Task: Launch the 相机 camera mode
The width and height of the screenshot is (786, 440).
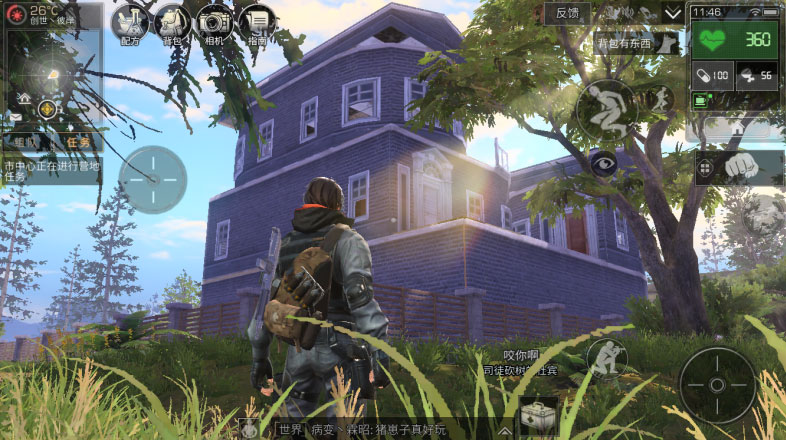Action: point(214,24)
